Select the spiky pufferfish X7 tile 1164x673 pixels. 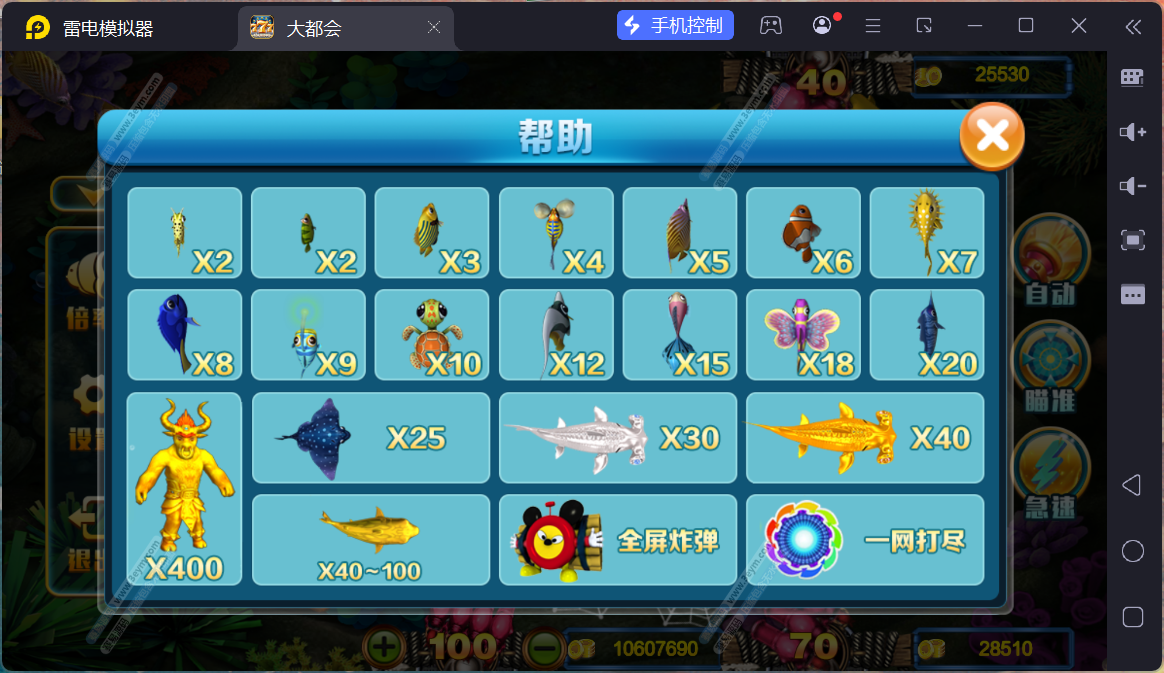click(926, 233)
